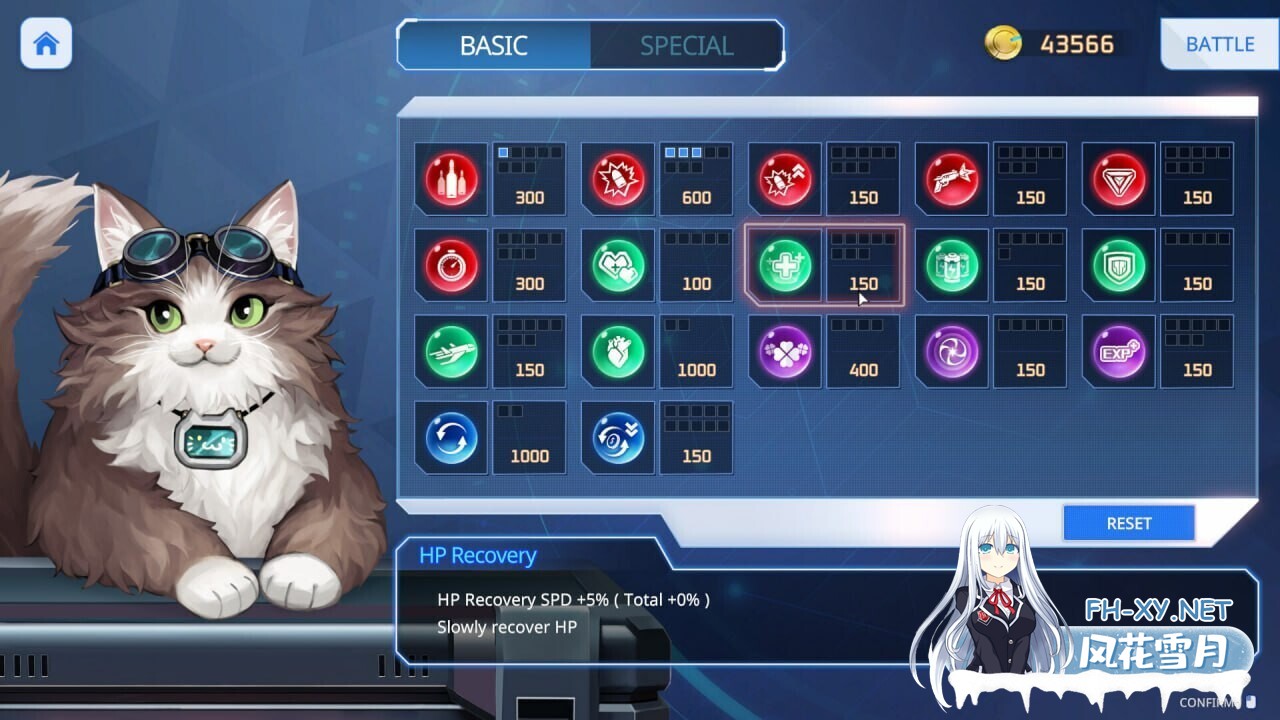
Task: Select the exploding bullet damage upgrade
Action: [x=784, y=180]
